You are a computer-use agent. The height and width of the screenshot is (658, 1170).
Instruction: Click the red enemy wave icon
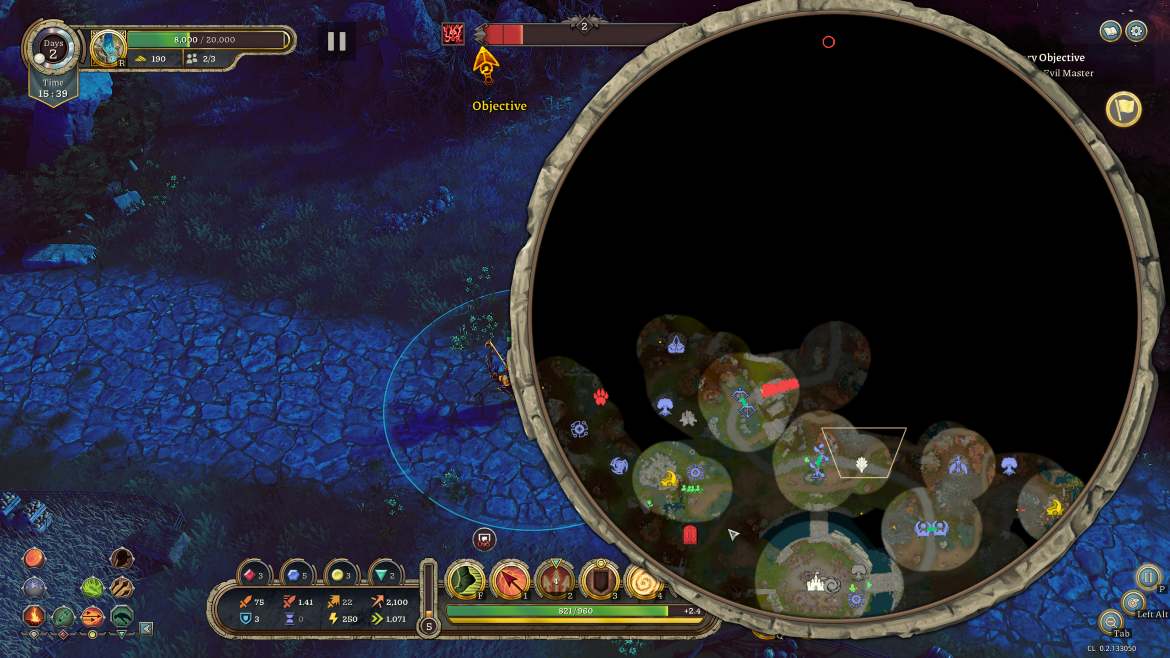[453, 34]
